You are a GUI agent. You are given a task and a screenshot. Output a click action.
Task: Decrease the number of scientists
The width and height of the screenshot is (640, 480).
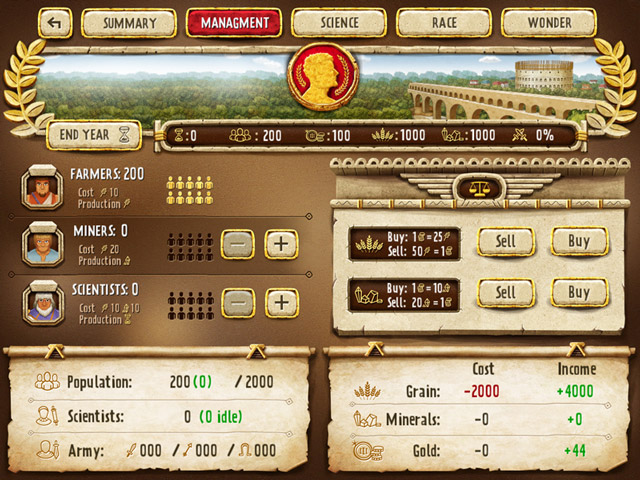pos(238,302)
